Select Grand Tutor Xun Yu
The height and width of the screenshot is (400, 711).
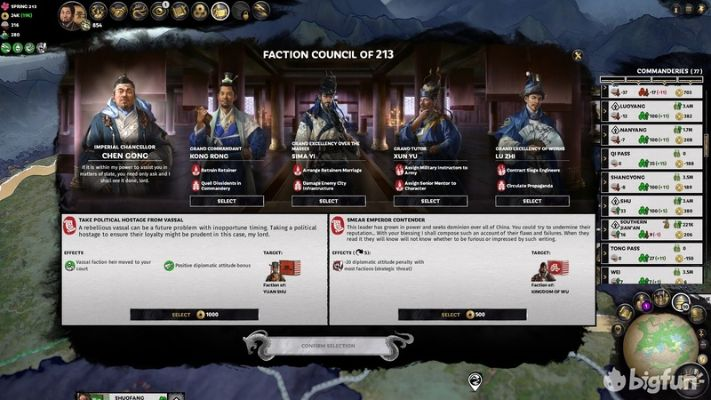click(430, 201)
